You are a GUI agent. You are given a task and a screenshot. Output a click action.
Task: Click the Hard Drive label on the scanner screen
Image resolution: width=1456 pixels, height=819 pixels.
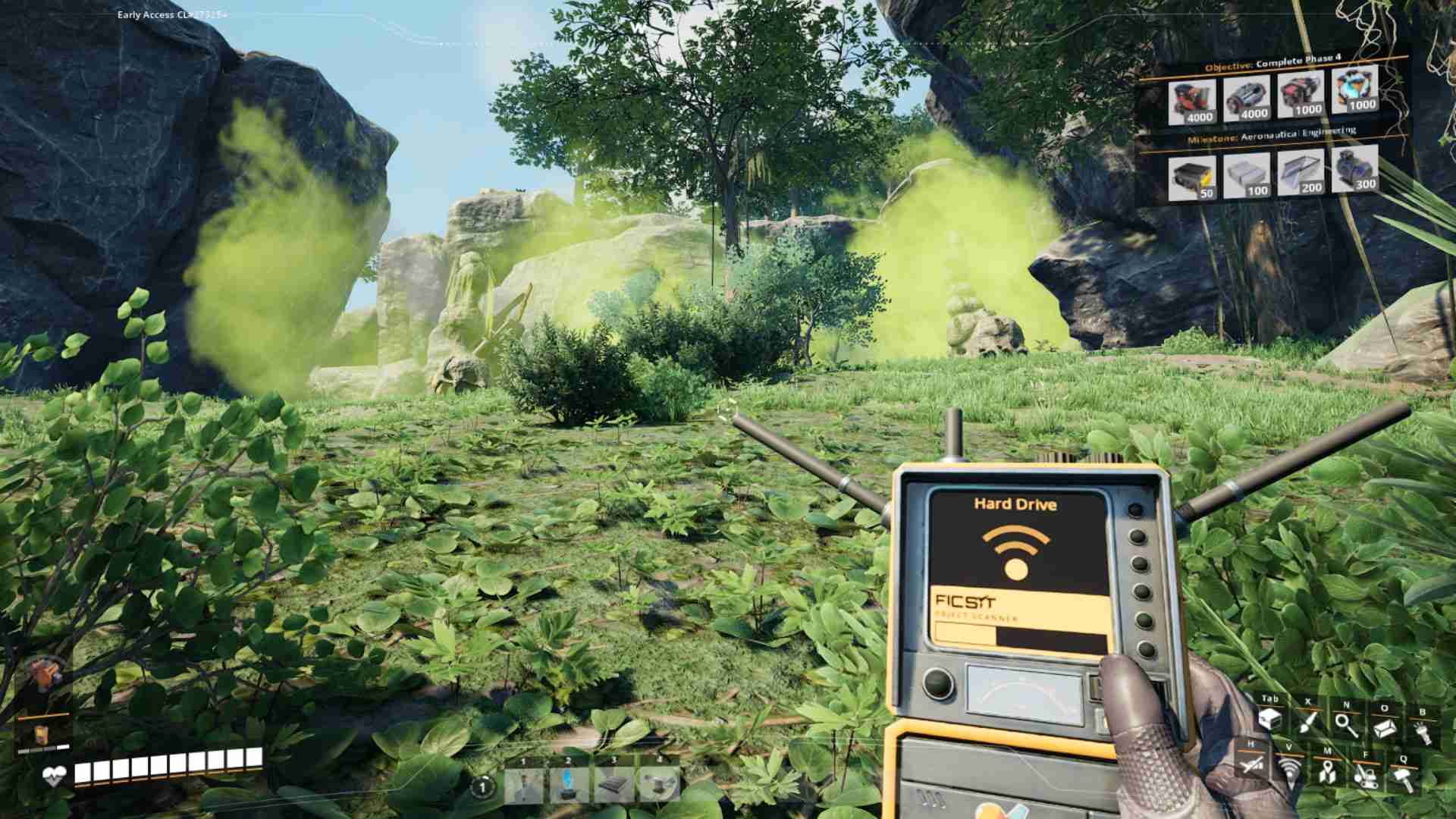1017,504
